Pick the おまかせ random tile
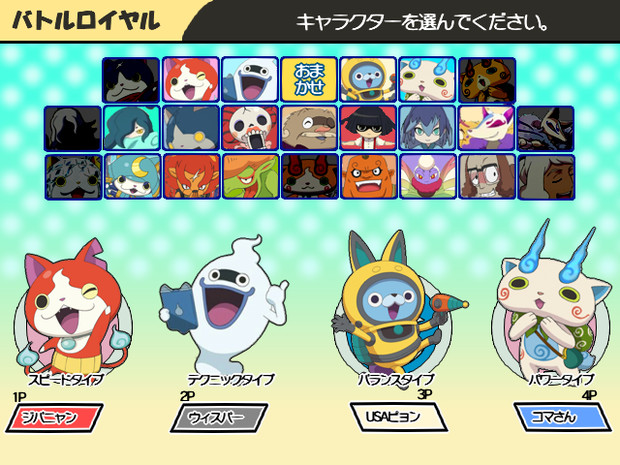Image resolution: width=620 pixels, height=465 pixels. pyautogui.click(x=309, y=79)
